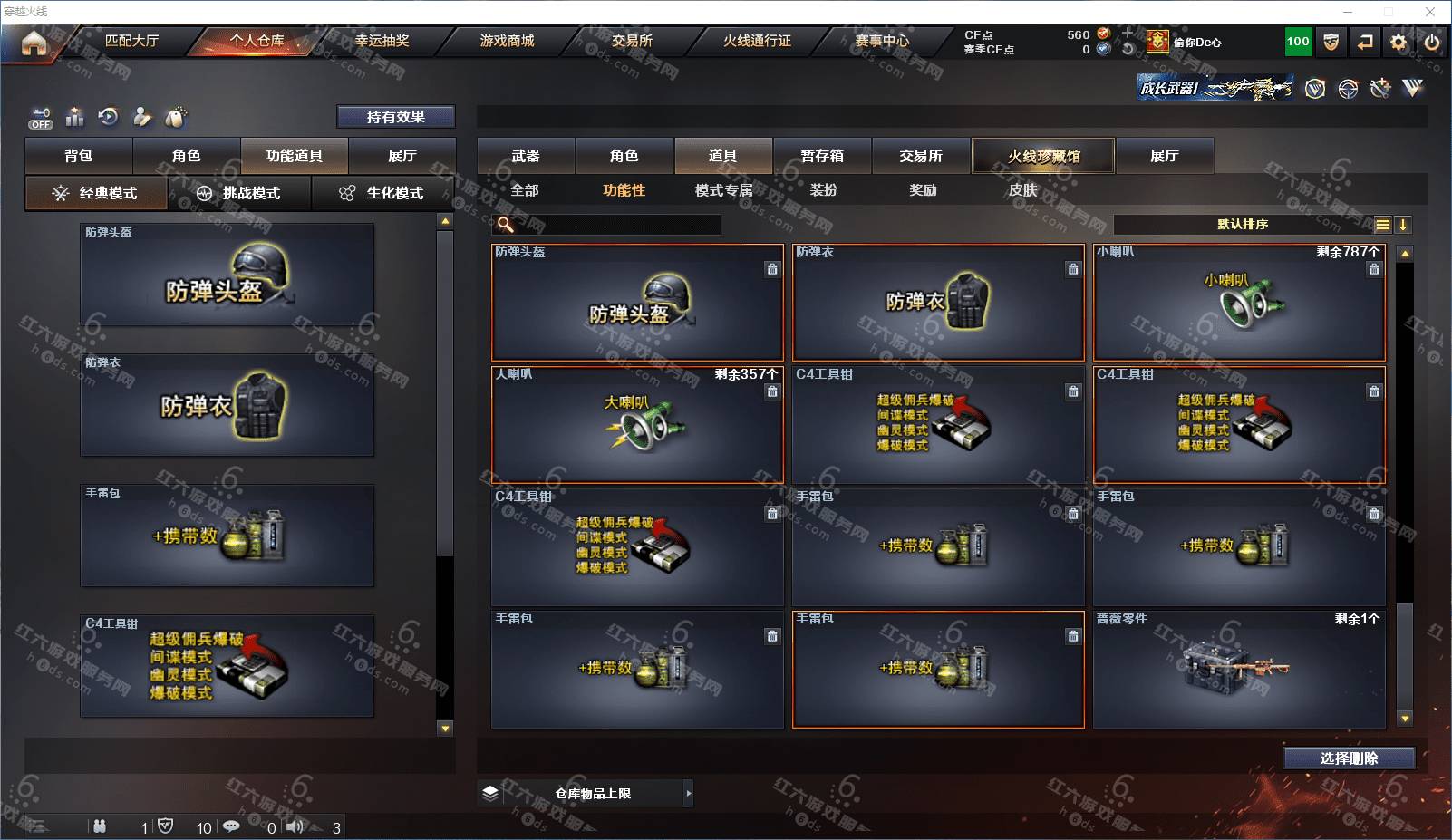This screenshot has width=1452, height=840.
Task: Choose the 蔷薇零件 item tile
Action: coord(1239,670)
